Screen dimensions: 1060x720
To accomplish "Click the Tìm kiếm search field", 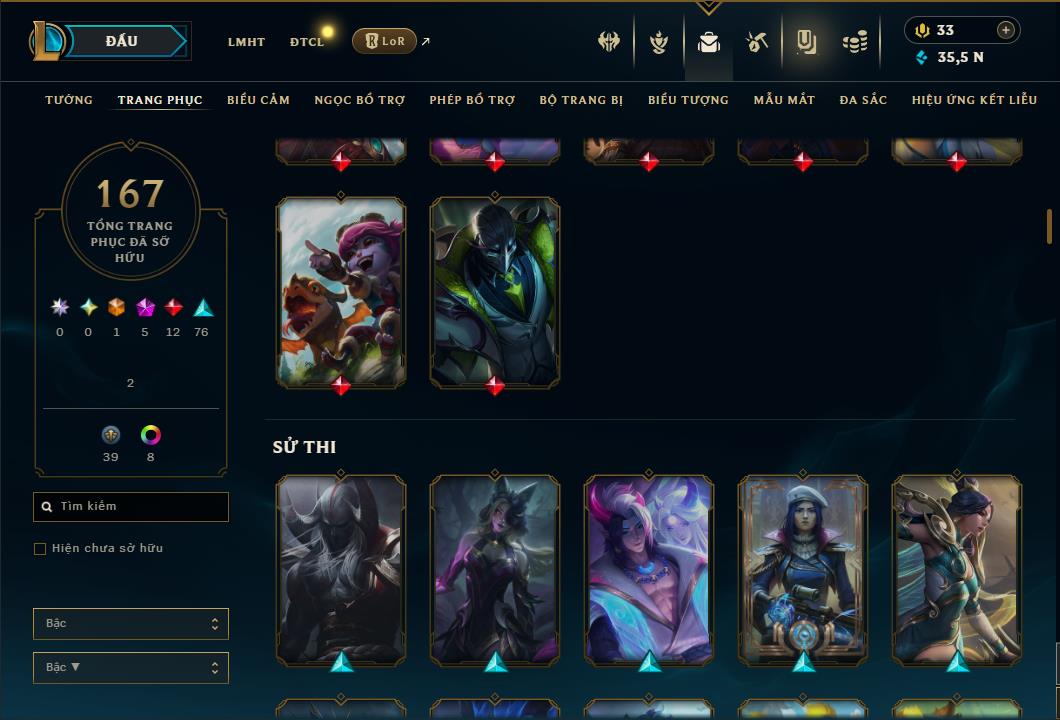I will (x=131, y=507).
